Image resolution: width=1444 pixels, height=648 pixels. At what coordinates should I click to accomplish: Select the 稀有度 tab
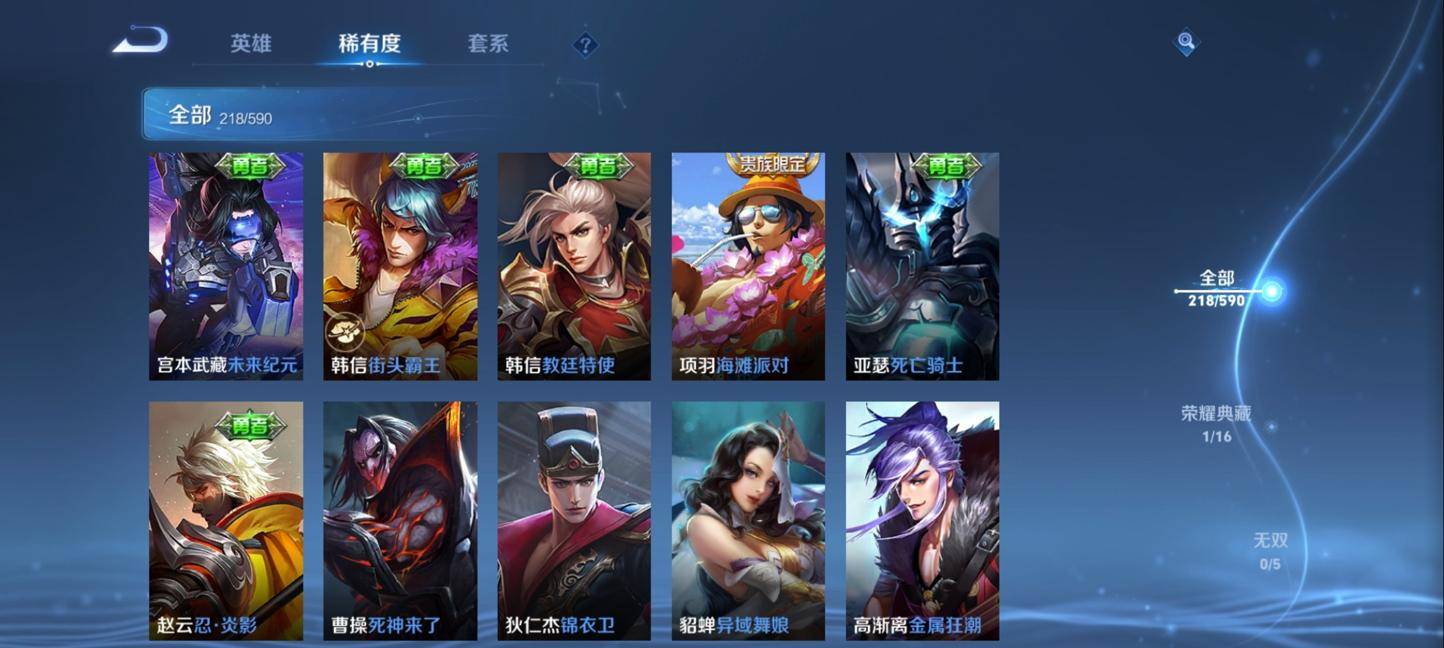[x=369, y=44]
